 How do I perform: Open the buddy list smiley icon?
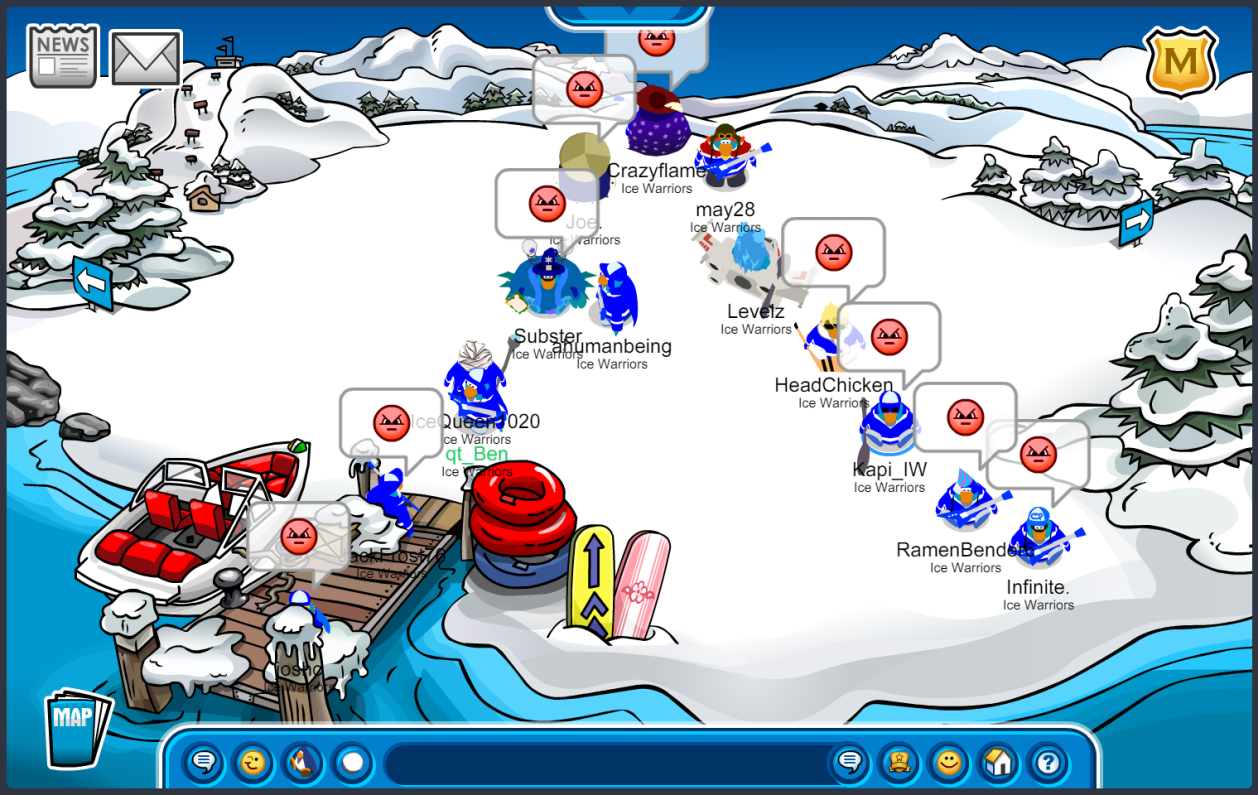click(x=948, y=764)
